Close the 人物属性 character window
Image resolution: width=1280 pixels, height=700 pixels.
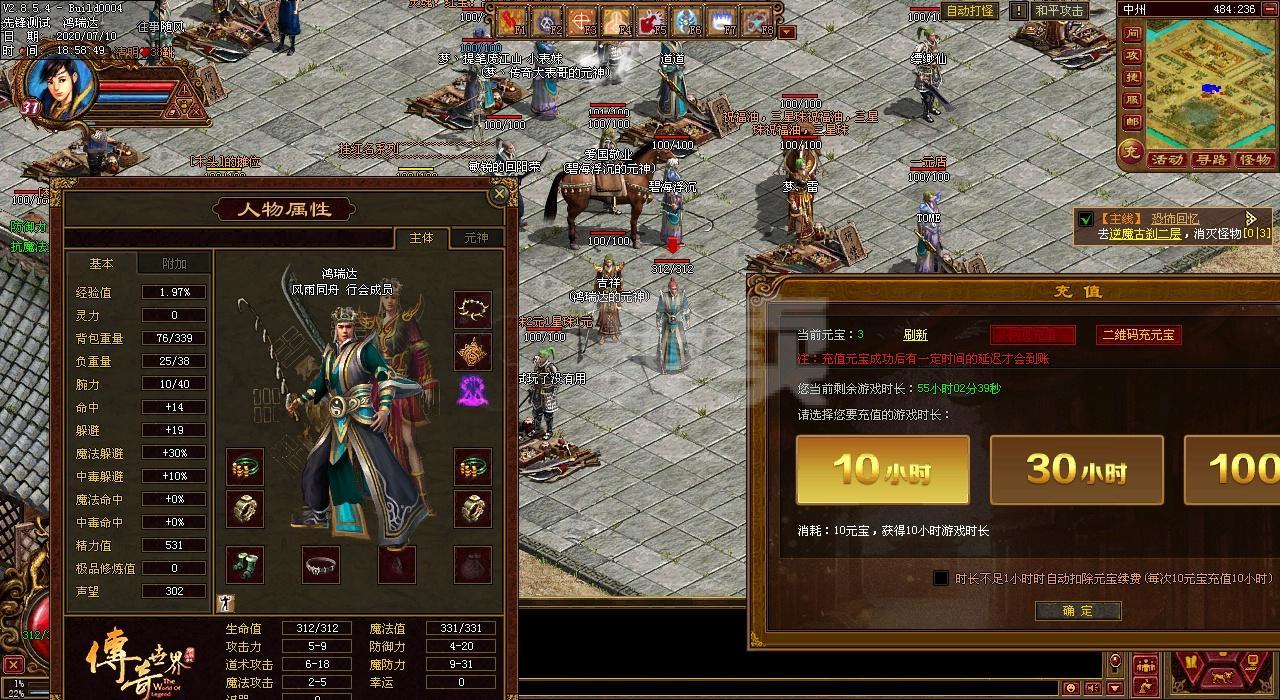coord(500,192)
